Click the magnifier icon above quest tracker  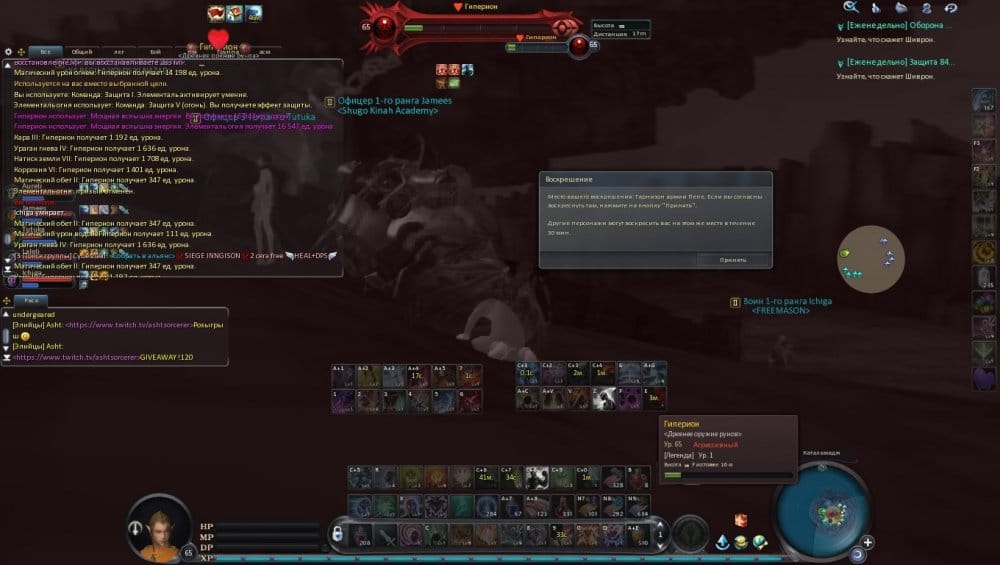click(851, 7)
